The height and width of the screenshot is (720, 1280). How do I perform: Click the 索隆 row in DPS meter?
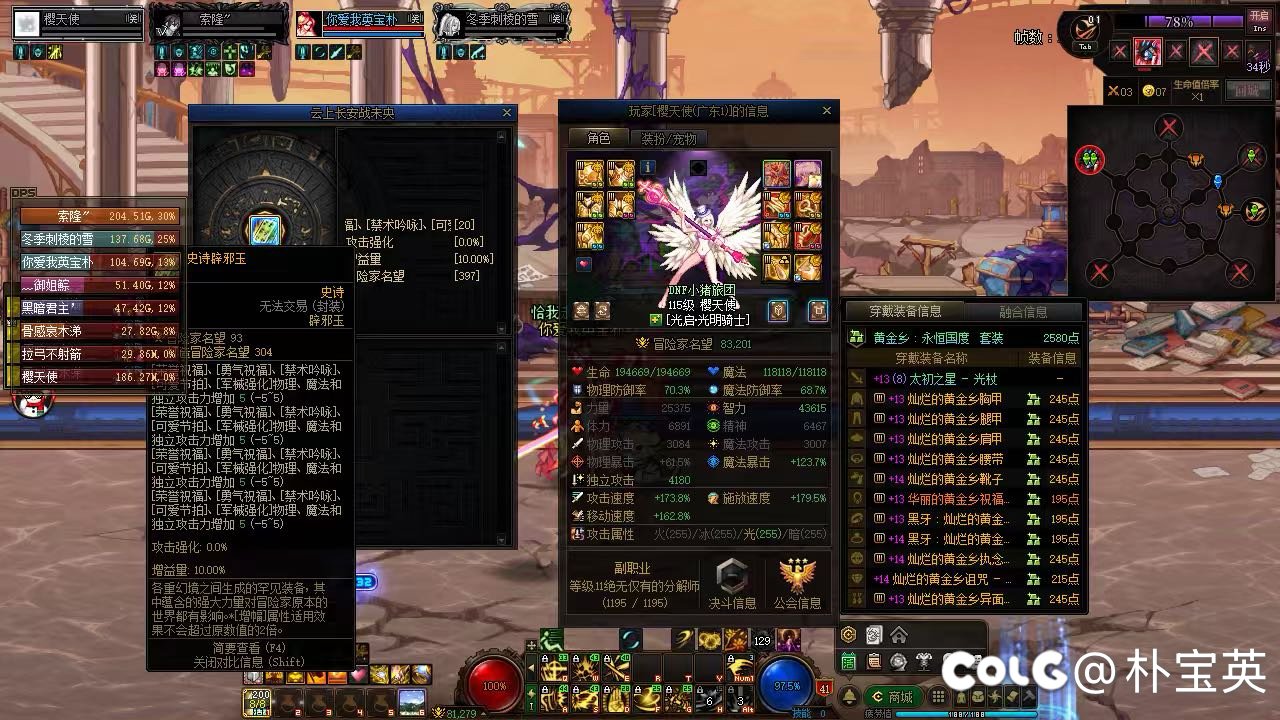click(x=98, y=216)
